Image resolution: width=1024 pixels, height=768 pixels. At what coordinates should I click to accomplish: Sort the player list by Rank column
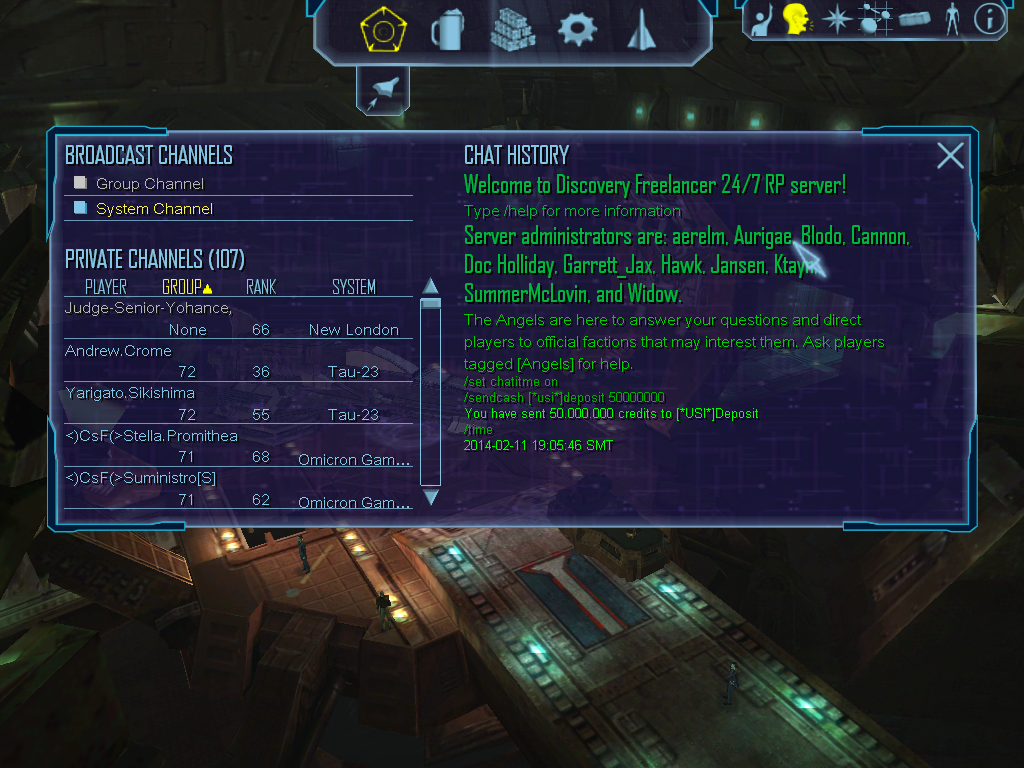(261, 287)
